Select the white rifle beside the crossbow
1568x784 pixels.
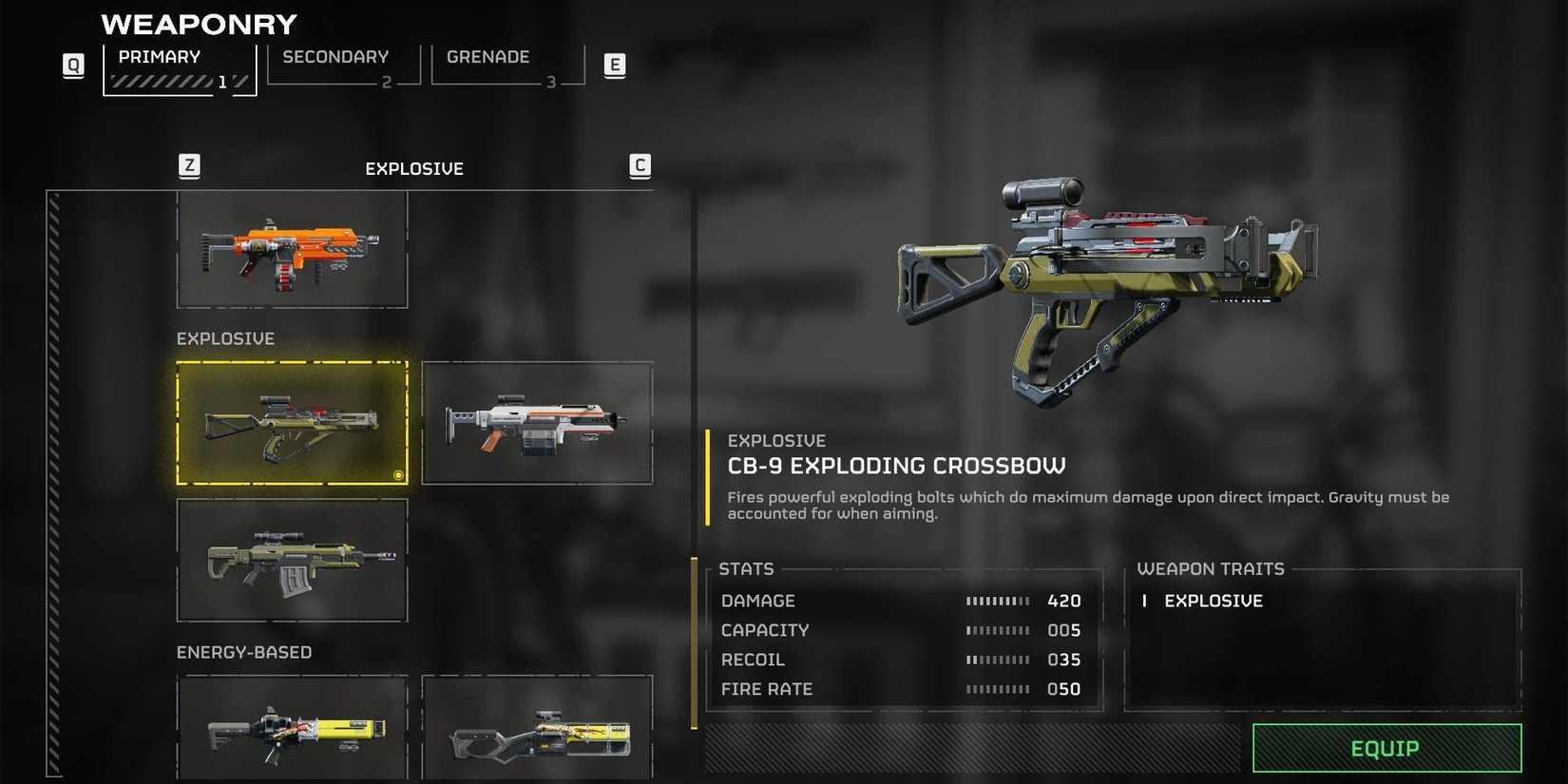point(537,422)
